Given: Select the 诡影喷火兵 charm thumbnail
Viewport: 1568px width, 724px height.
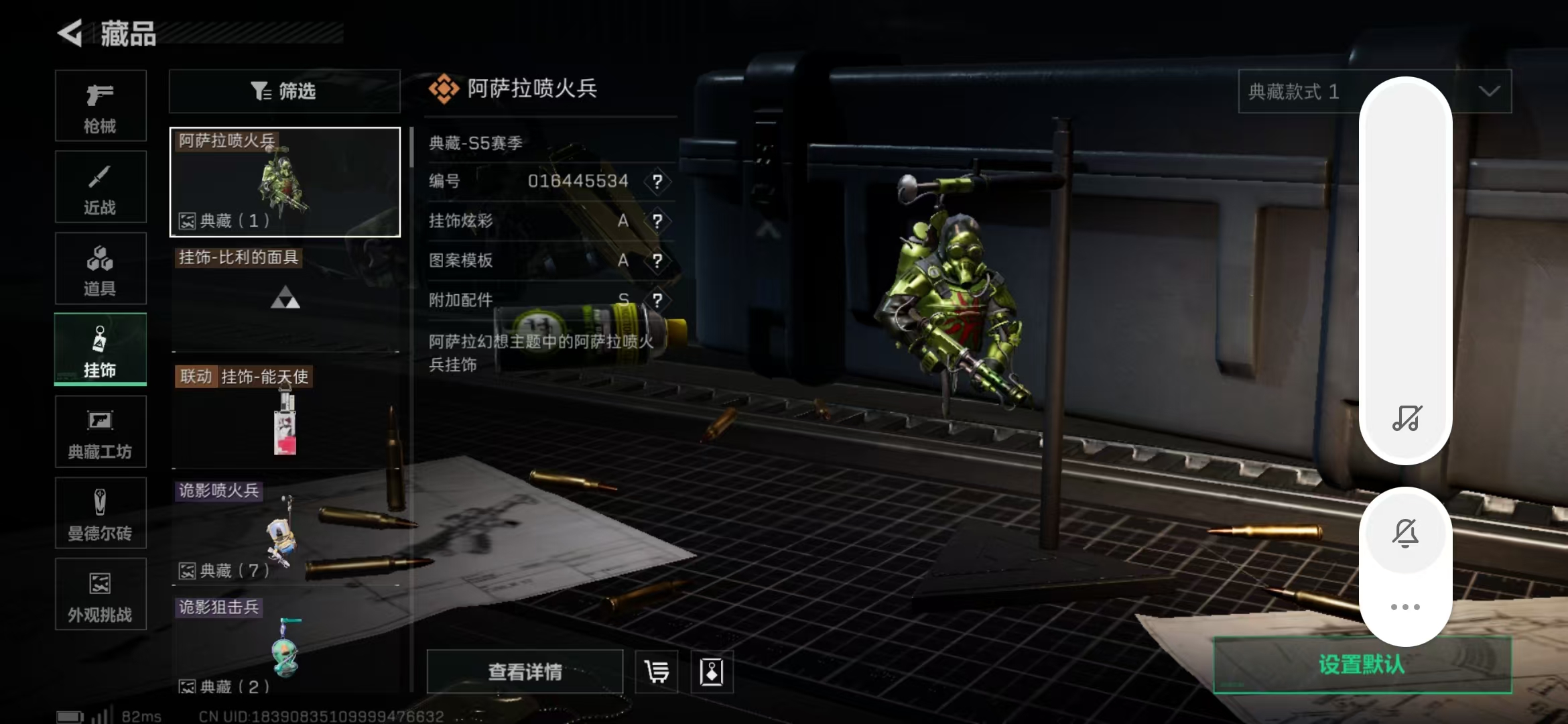Looking at the screenshot, I should click(285, 530).
